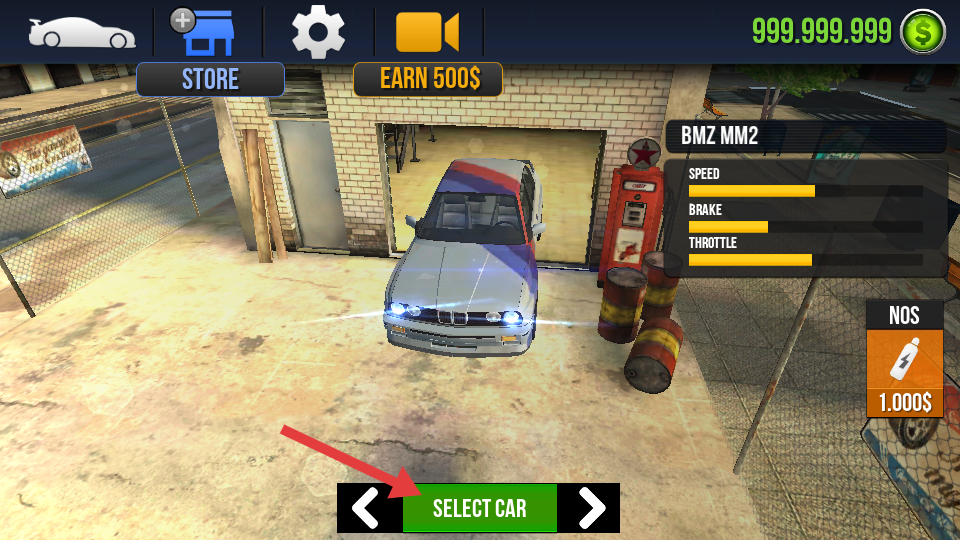Click the EARN 500$ label button
Viewport: 960px width, 540px height.
point(427,79)
